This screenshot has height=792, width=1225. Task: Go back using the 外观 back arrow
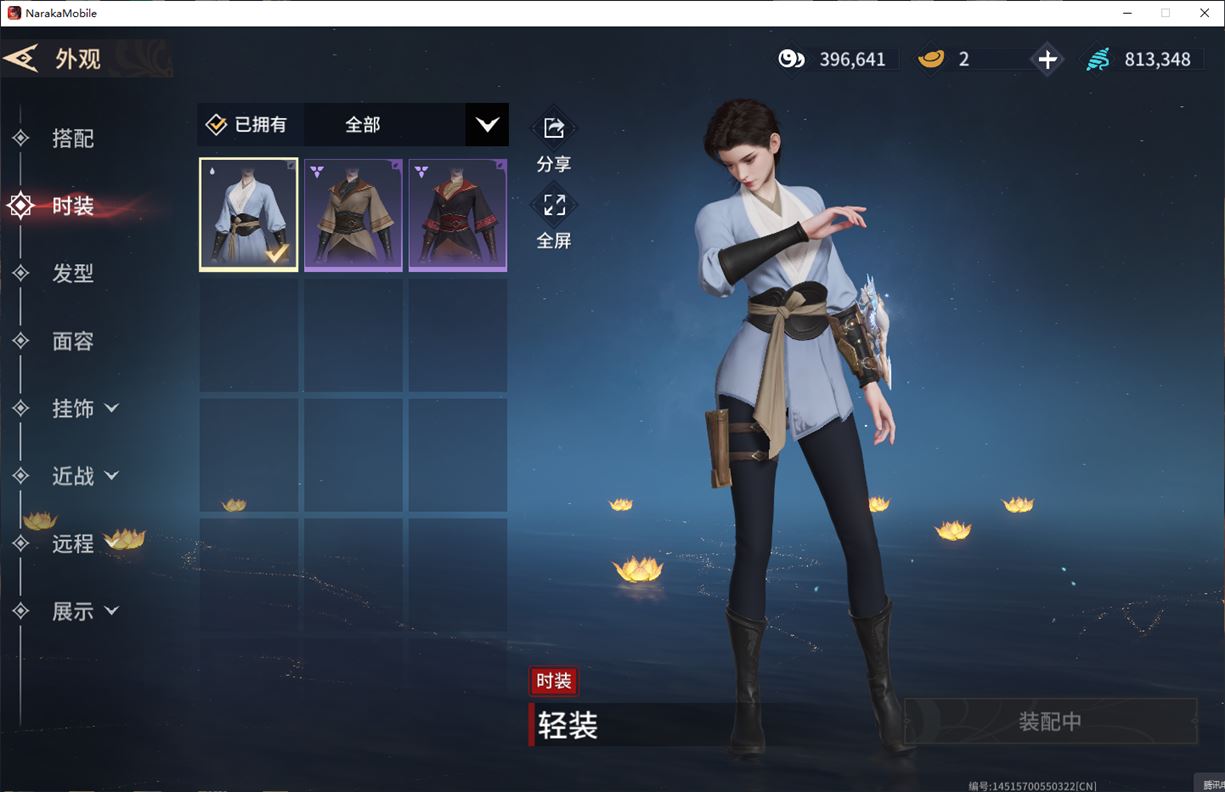tap(22, 58)
